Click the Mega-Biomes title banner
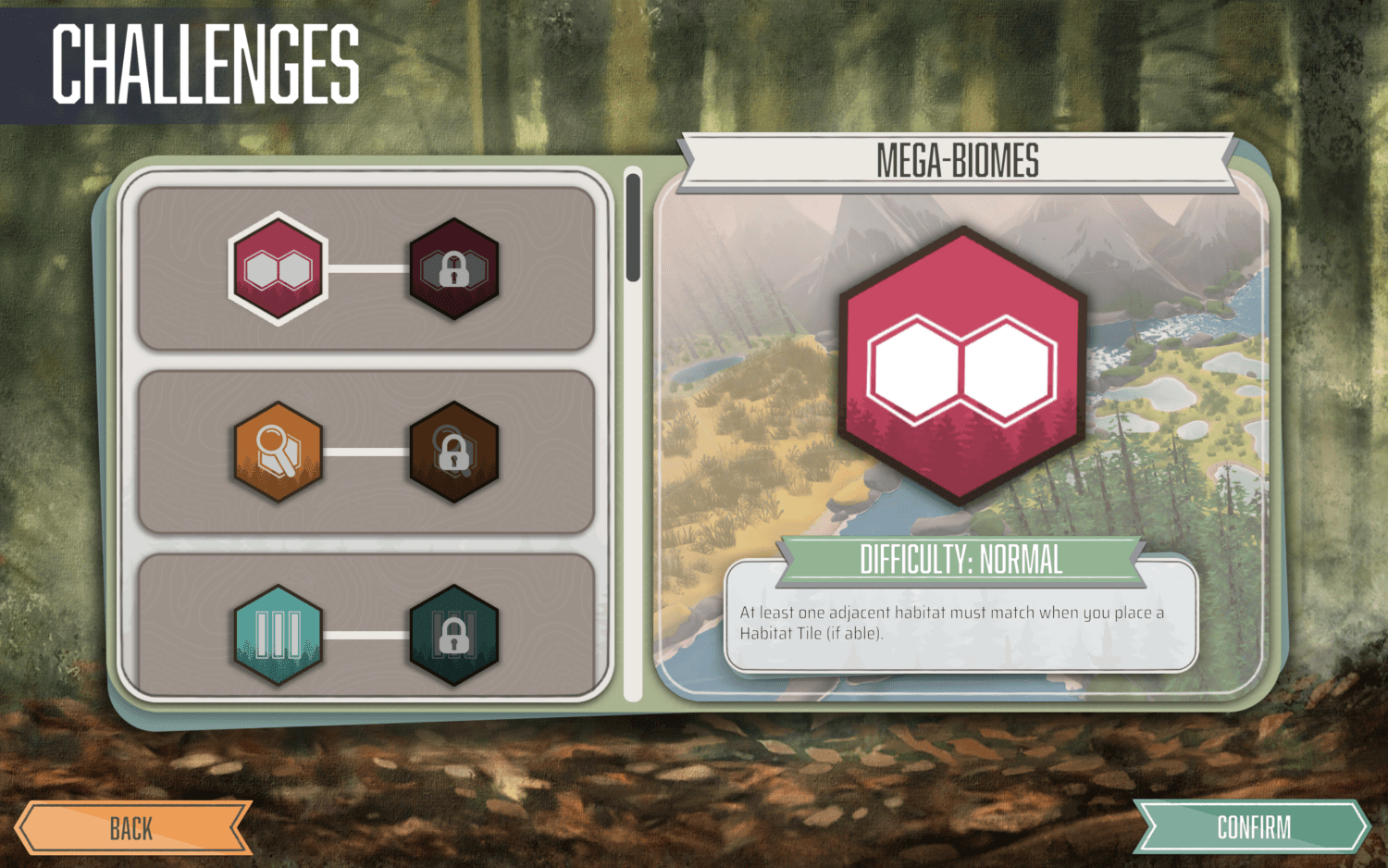The image size is (1388, 868). click(958, 159)
